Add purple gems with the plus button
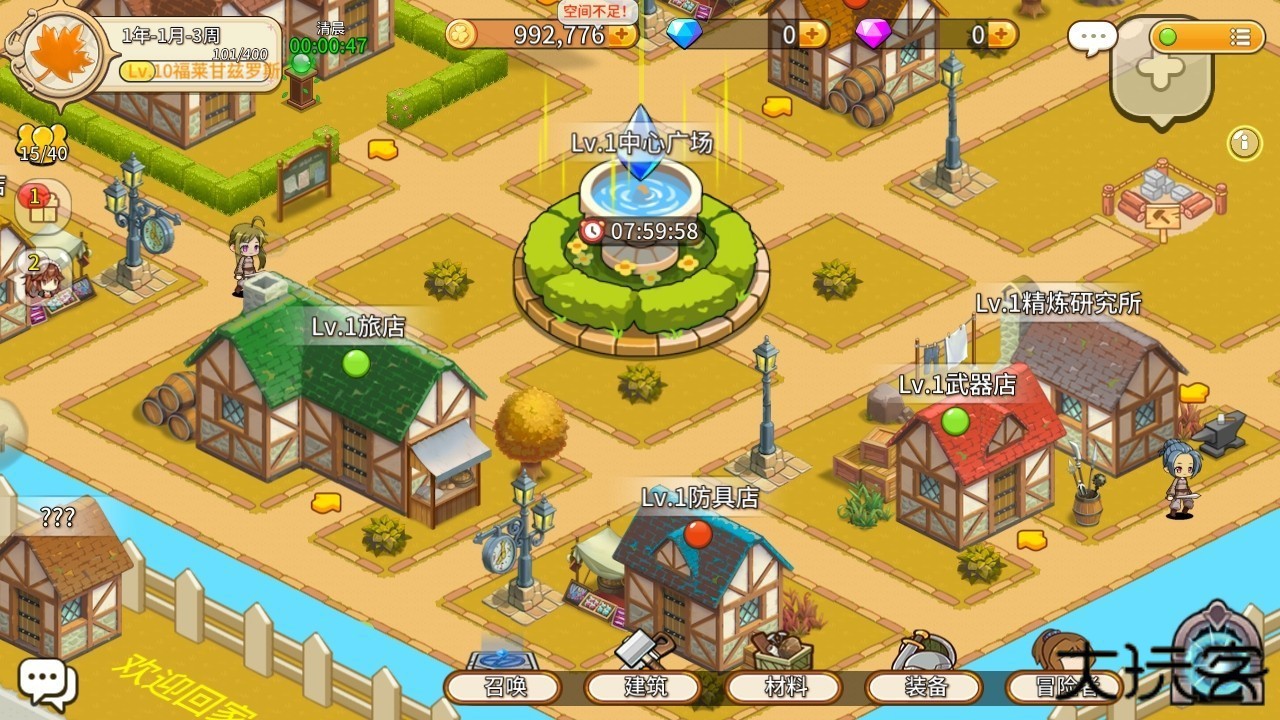Screen dimensions: 1280x720 (x=1002, y=35)
